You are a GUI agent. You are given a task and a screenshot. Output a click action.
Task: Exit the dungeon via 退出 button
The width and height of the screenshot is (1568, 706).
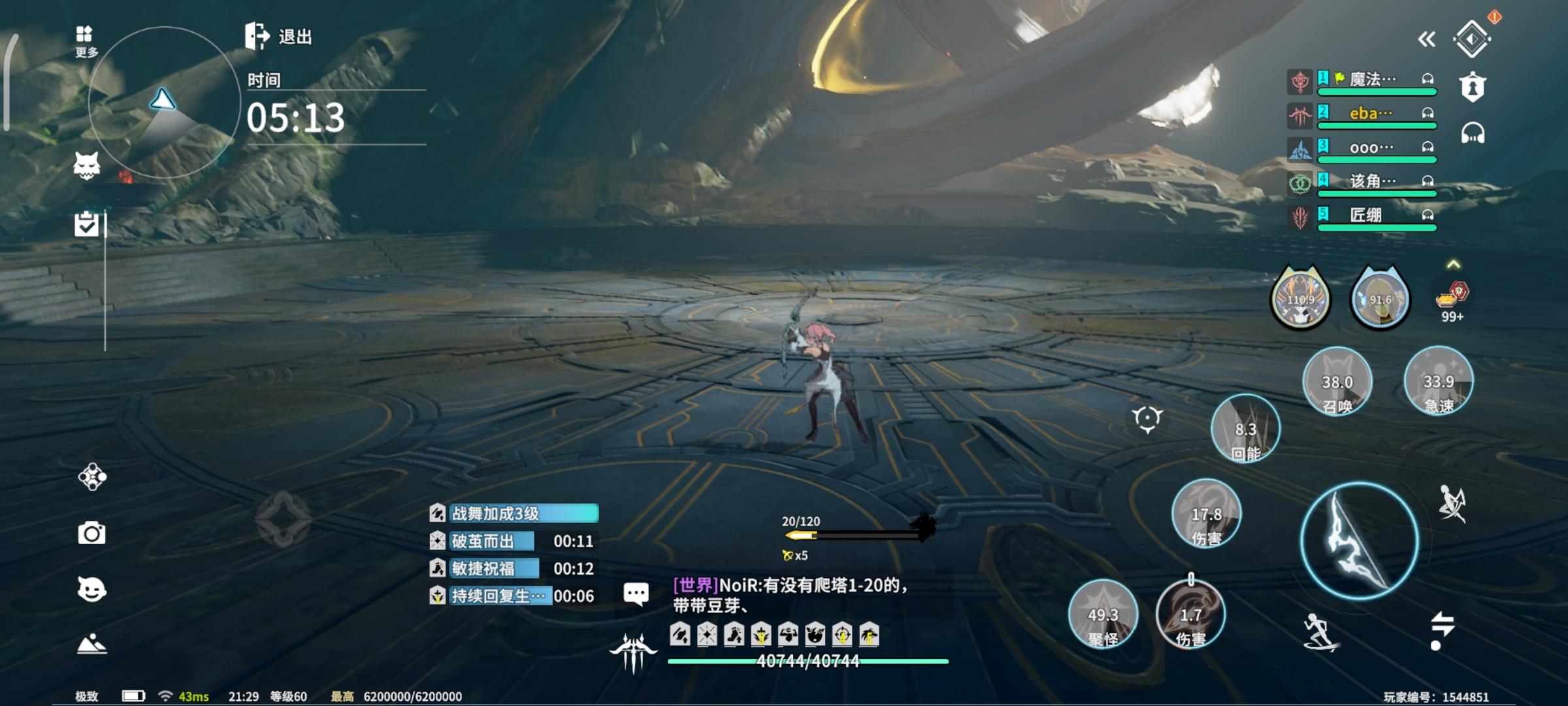click(x=279, y=36)
